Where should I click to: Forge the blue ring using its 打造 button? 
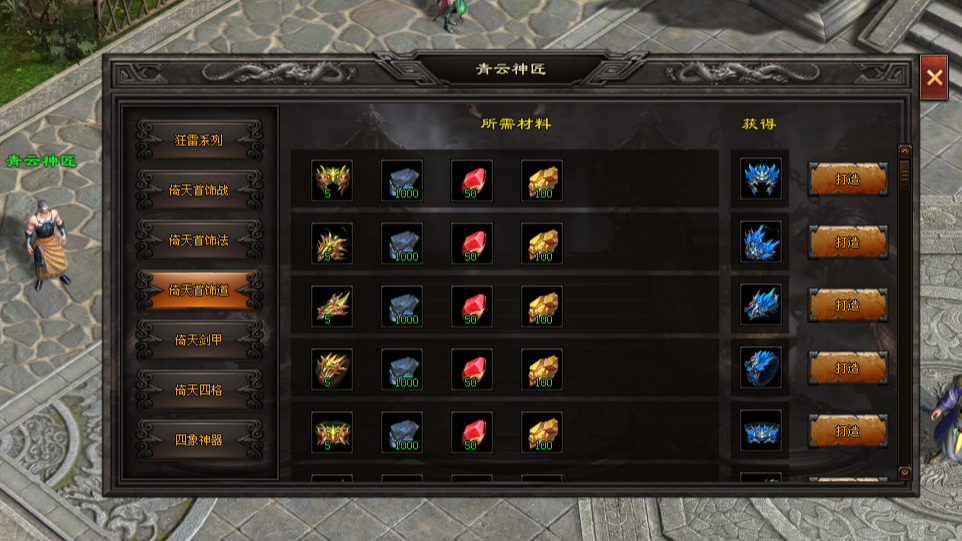(847, 368)
